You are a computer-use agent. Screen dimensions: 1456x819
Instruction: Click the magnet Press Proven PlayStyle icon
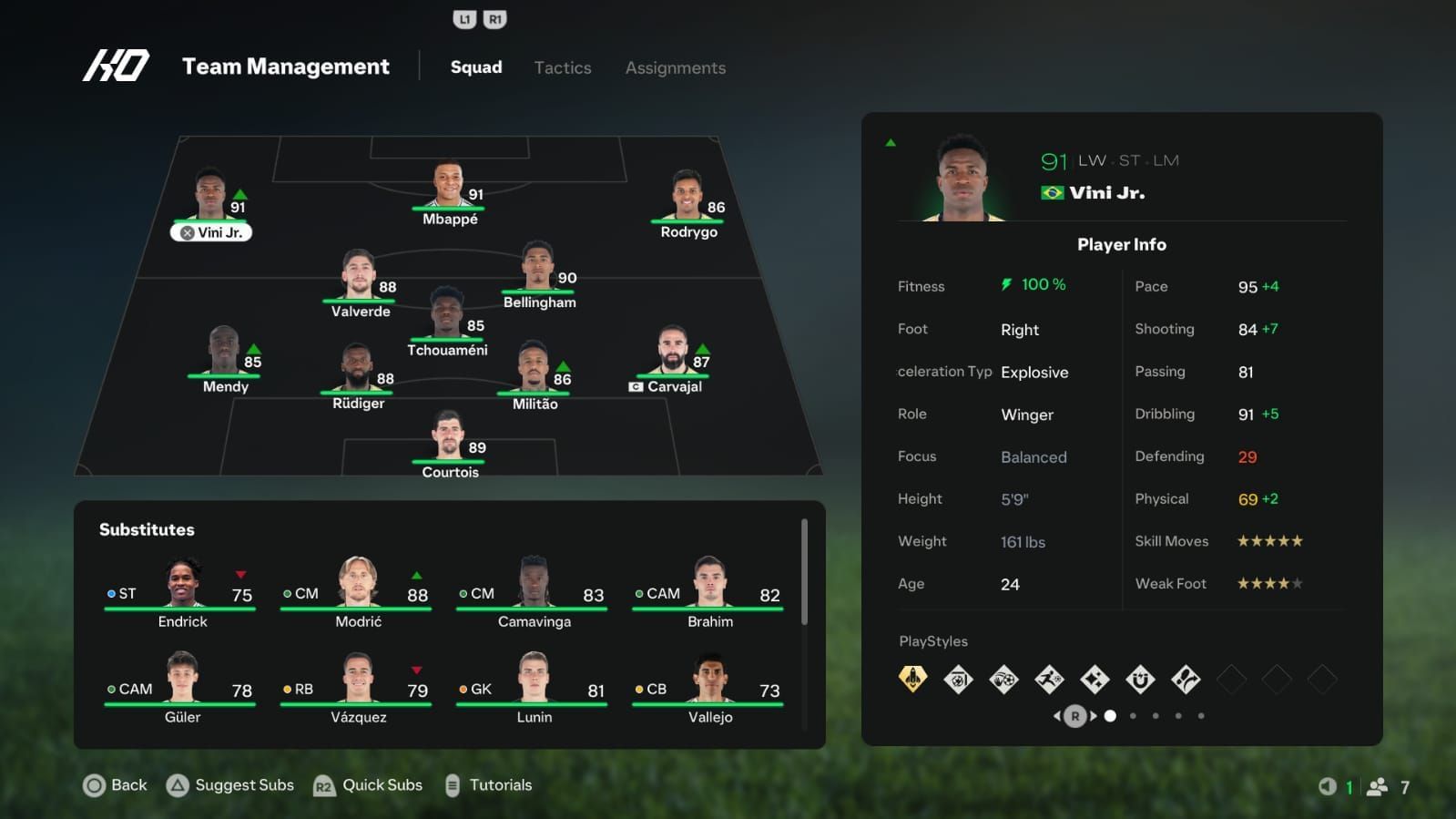click(x=1141, y=680)
